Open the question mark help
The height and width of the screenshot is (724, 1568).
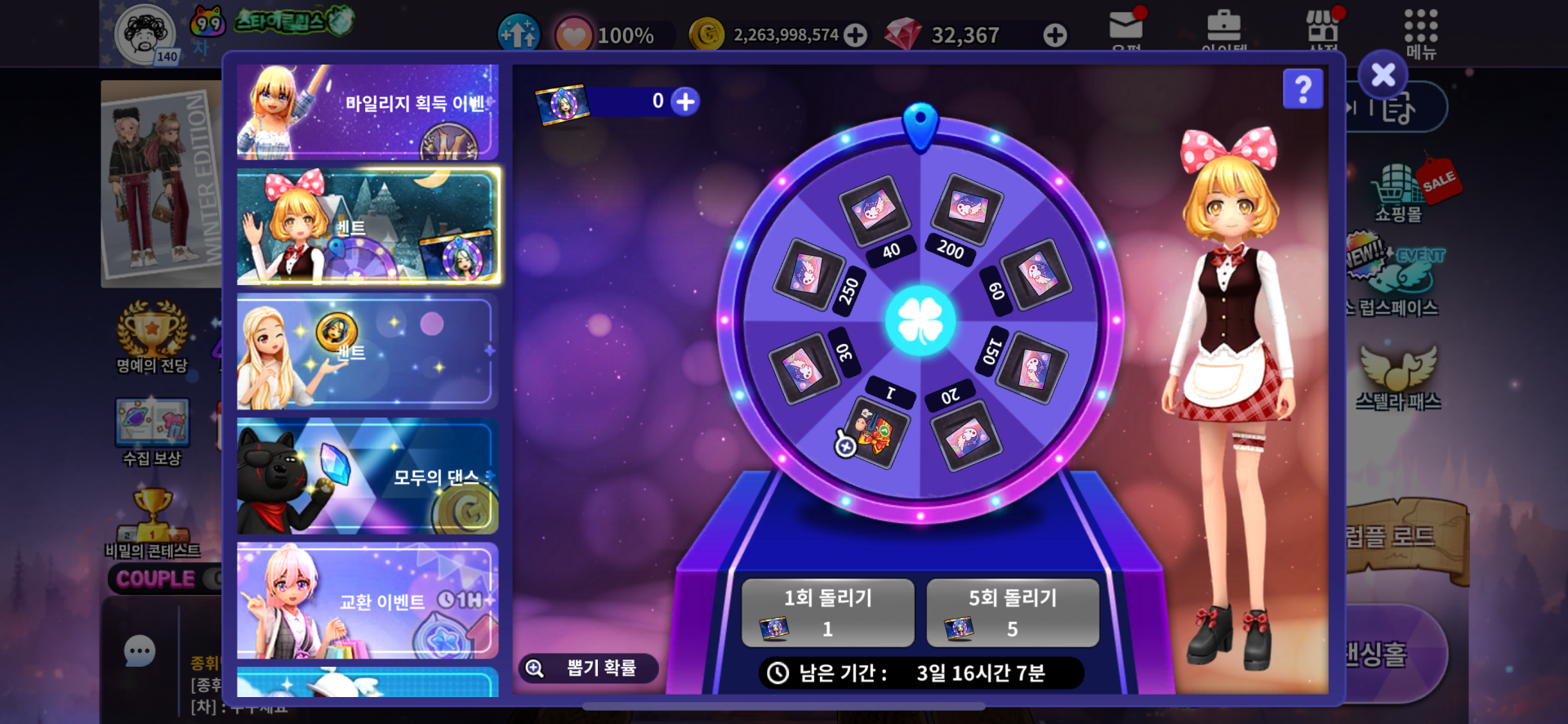(1303, 89)
